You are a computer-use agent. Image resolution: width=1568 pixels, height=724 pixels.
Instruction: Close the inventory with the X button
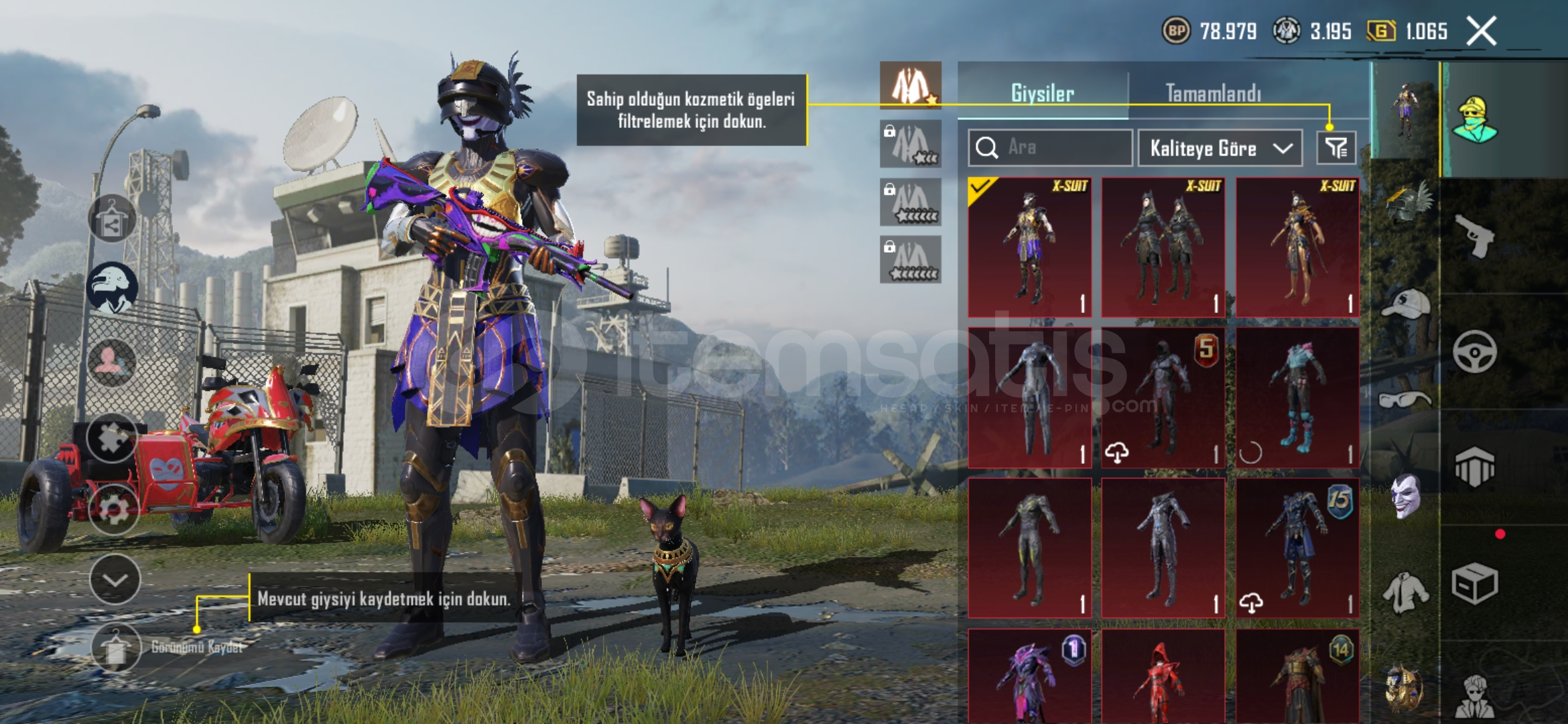(1482, 31)
